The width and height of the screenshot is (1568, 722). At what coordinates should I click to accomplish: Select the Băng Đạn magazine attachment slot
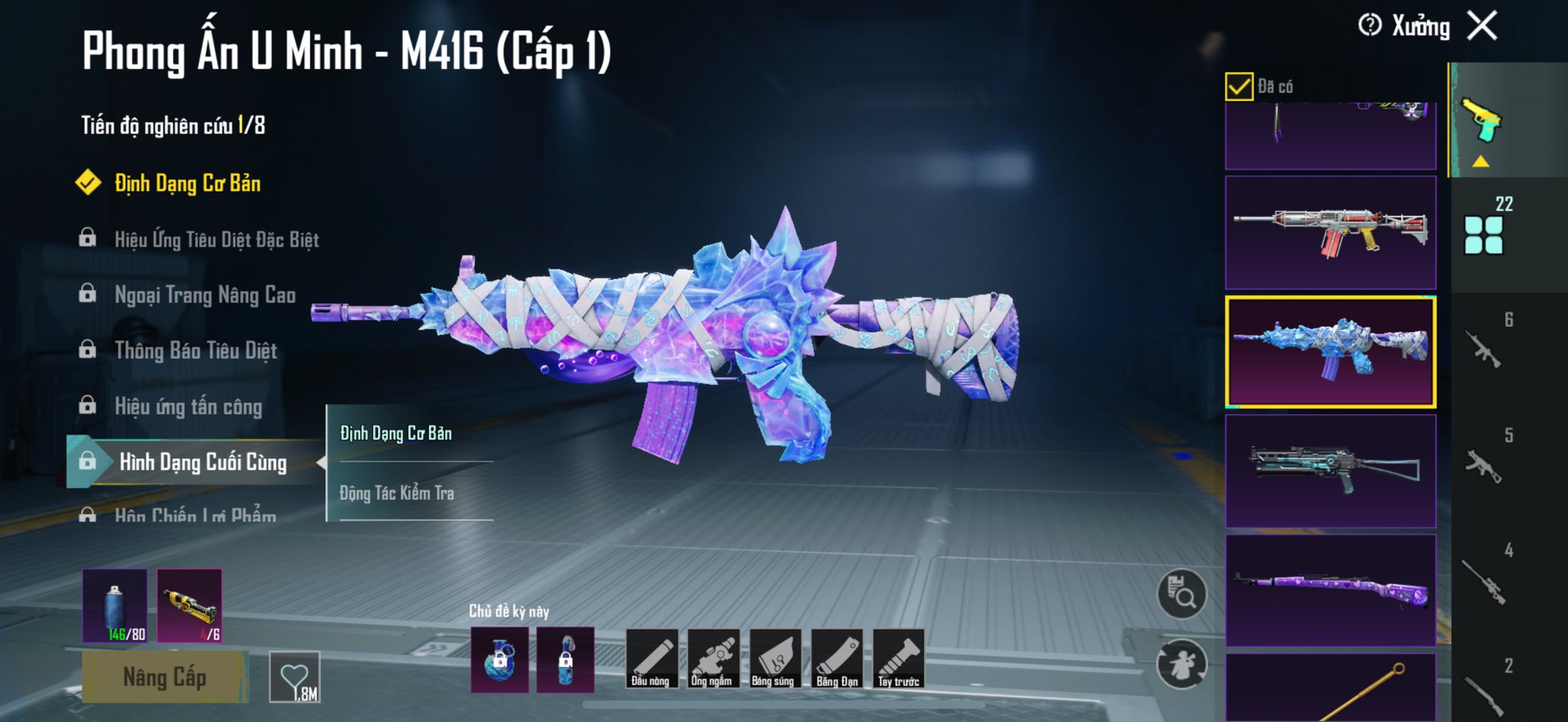point(837,658)
